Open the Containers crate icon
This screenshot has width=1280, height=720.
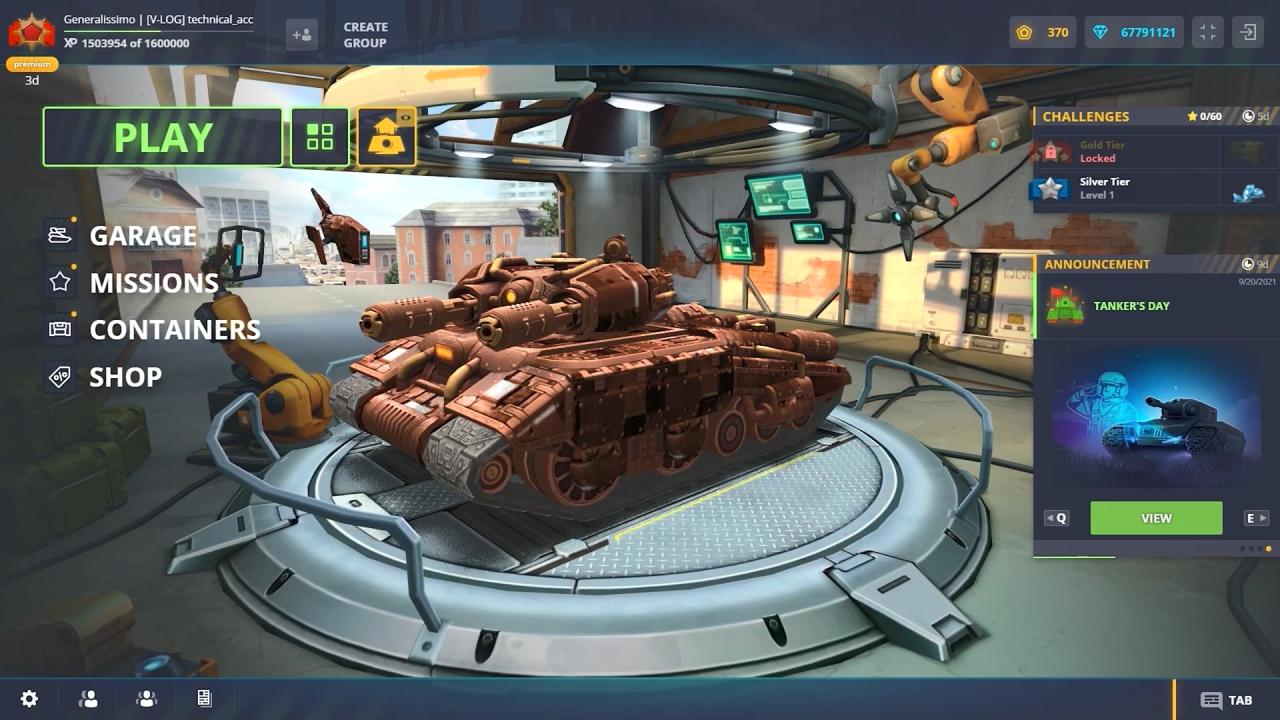tap(58, 329)
